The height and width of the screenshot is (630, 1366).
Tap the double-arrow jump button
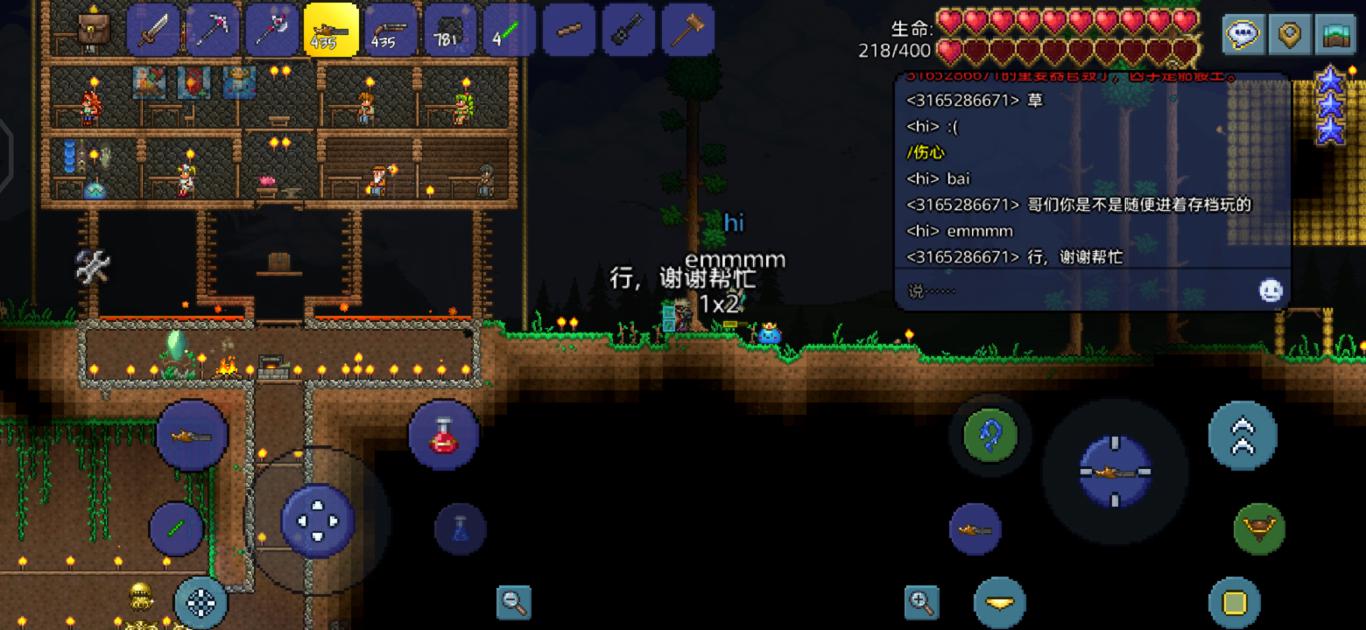1242,436
